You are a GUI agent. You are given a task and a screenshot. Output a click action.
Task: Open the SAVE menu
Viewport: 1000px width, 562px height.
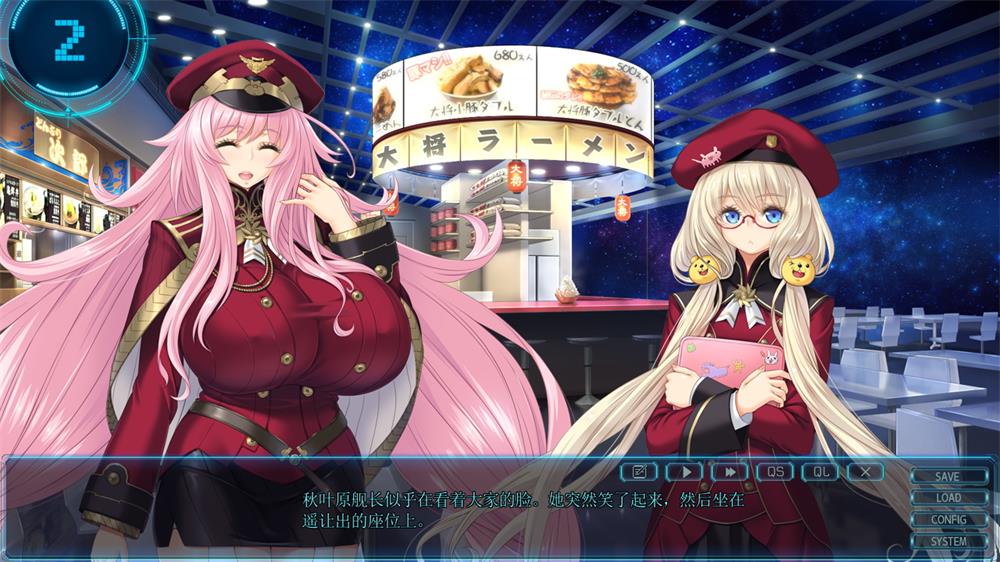tap(948, 477)
